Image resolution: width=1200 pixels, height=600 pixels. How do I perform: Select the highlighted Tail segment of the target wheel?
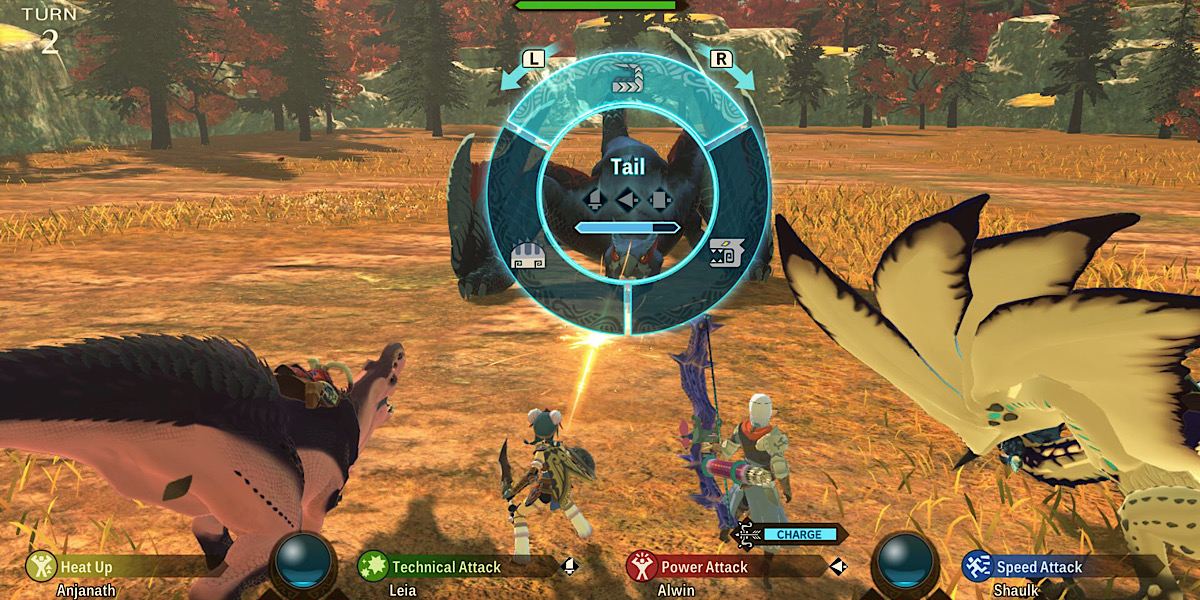coord(627,80)
